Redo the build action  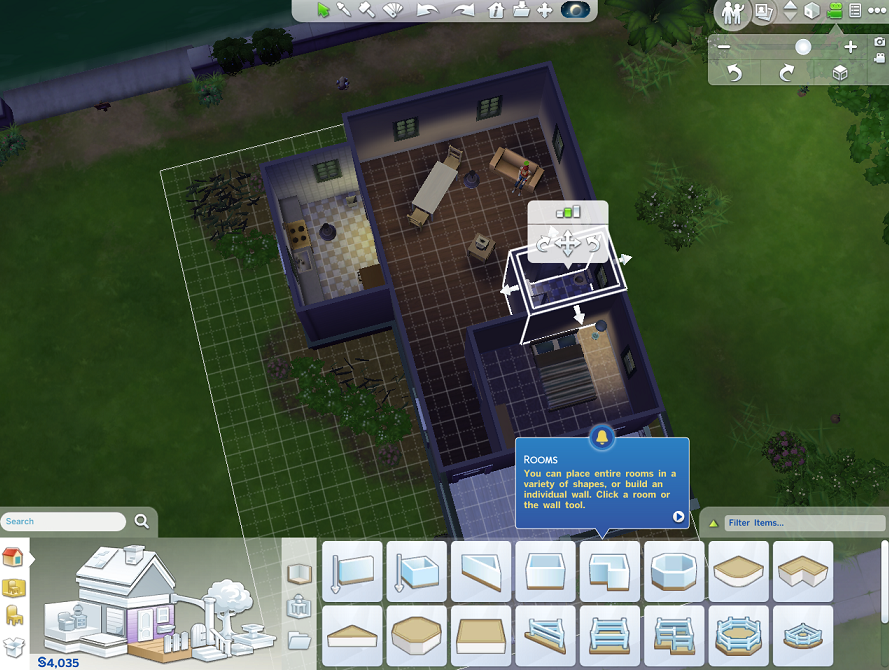pyautogui.click(x=462, y=10)
